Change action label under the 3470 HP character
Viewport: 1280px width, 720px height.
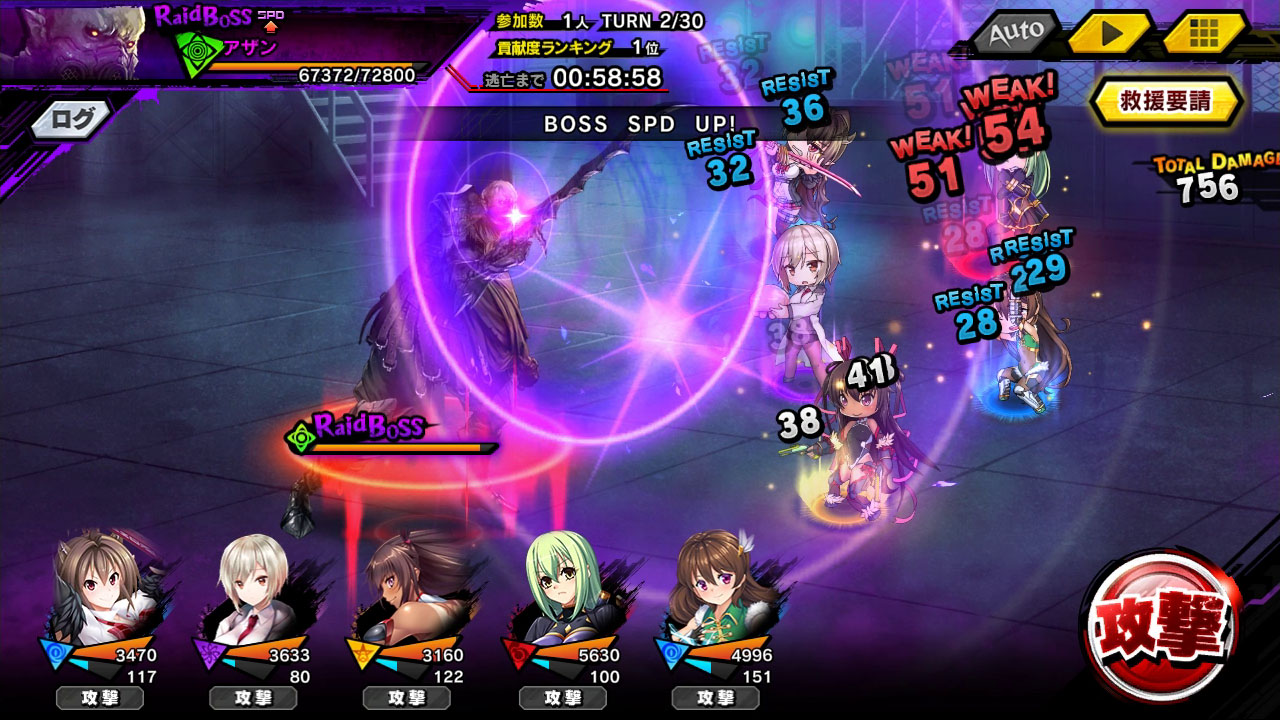tap(100, 698)
